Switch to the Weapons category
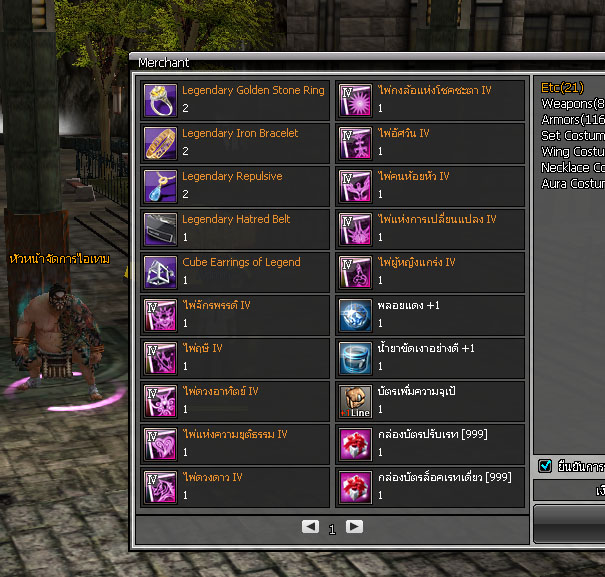The width and height of the screenshot is (605, 577). coord(572,103)
